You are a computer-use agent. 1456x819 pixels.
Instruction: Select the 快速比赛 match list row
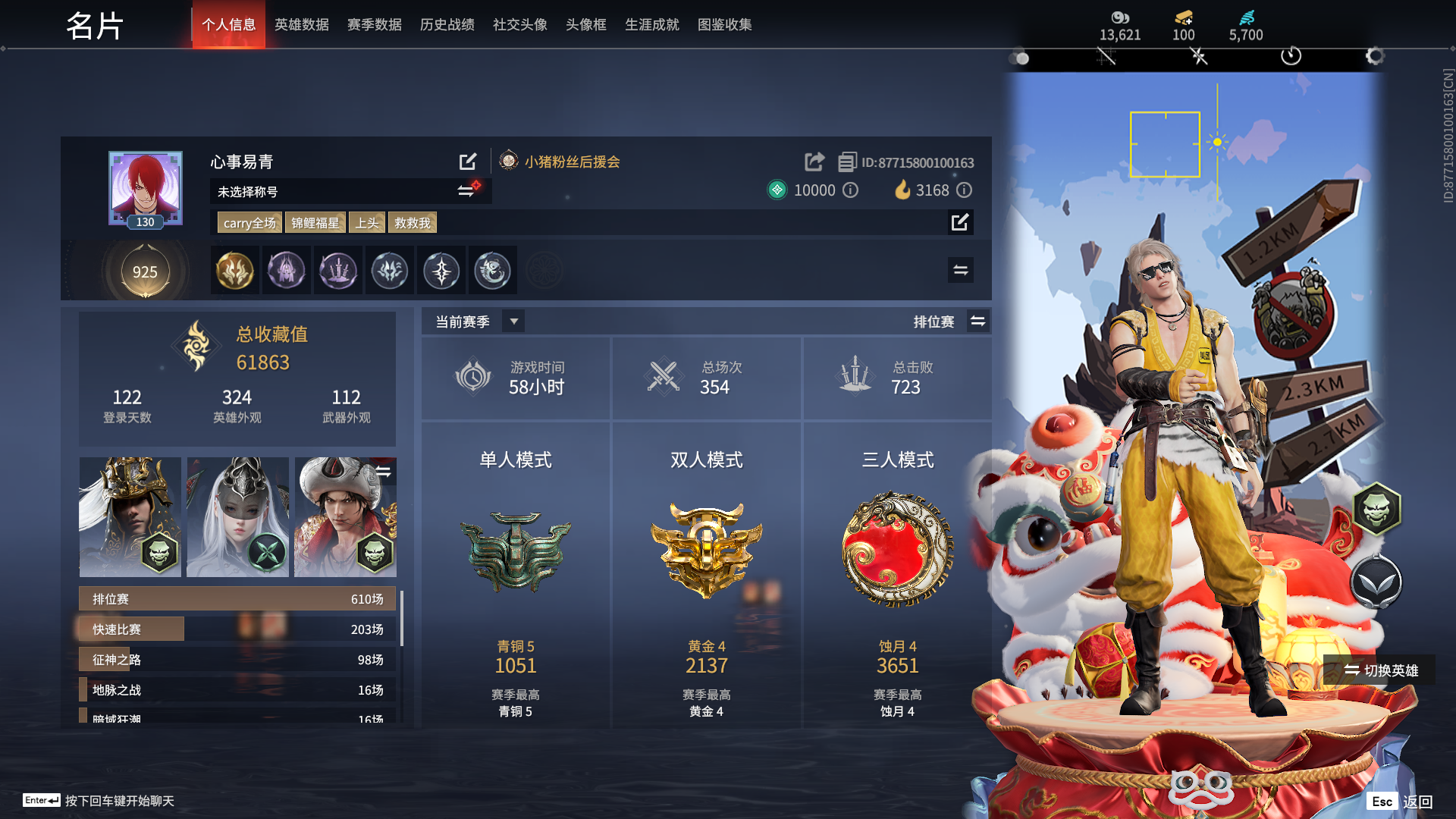237,629
